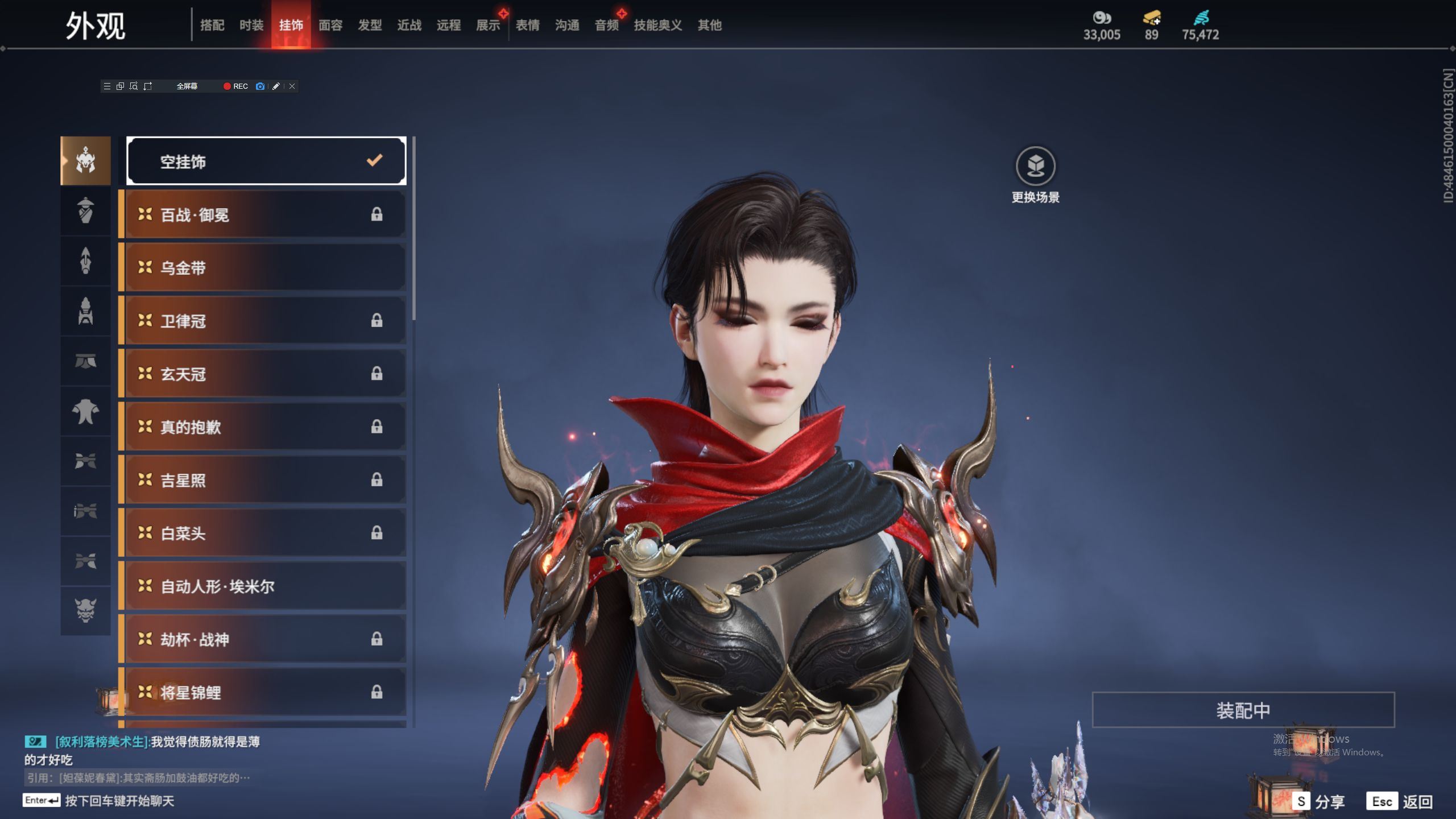
Task: Choose the 白菜头 accessory row
Action: 266,533
